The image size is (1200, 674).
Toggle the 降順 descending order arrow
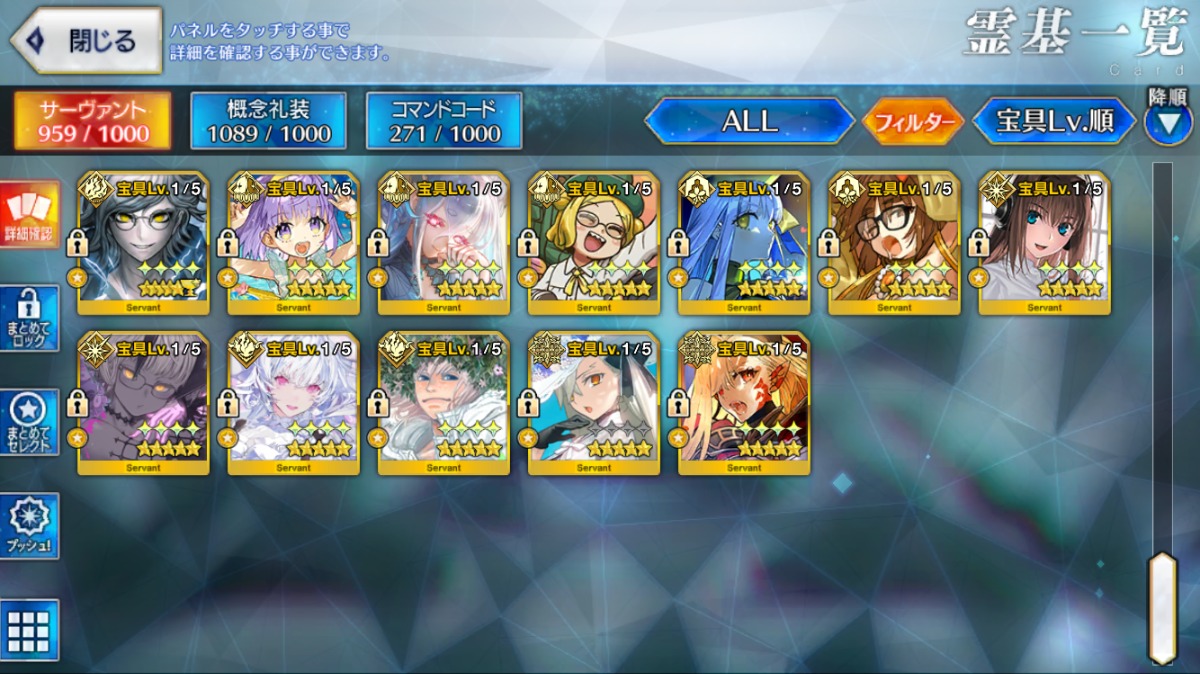[1167, 122]
